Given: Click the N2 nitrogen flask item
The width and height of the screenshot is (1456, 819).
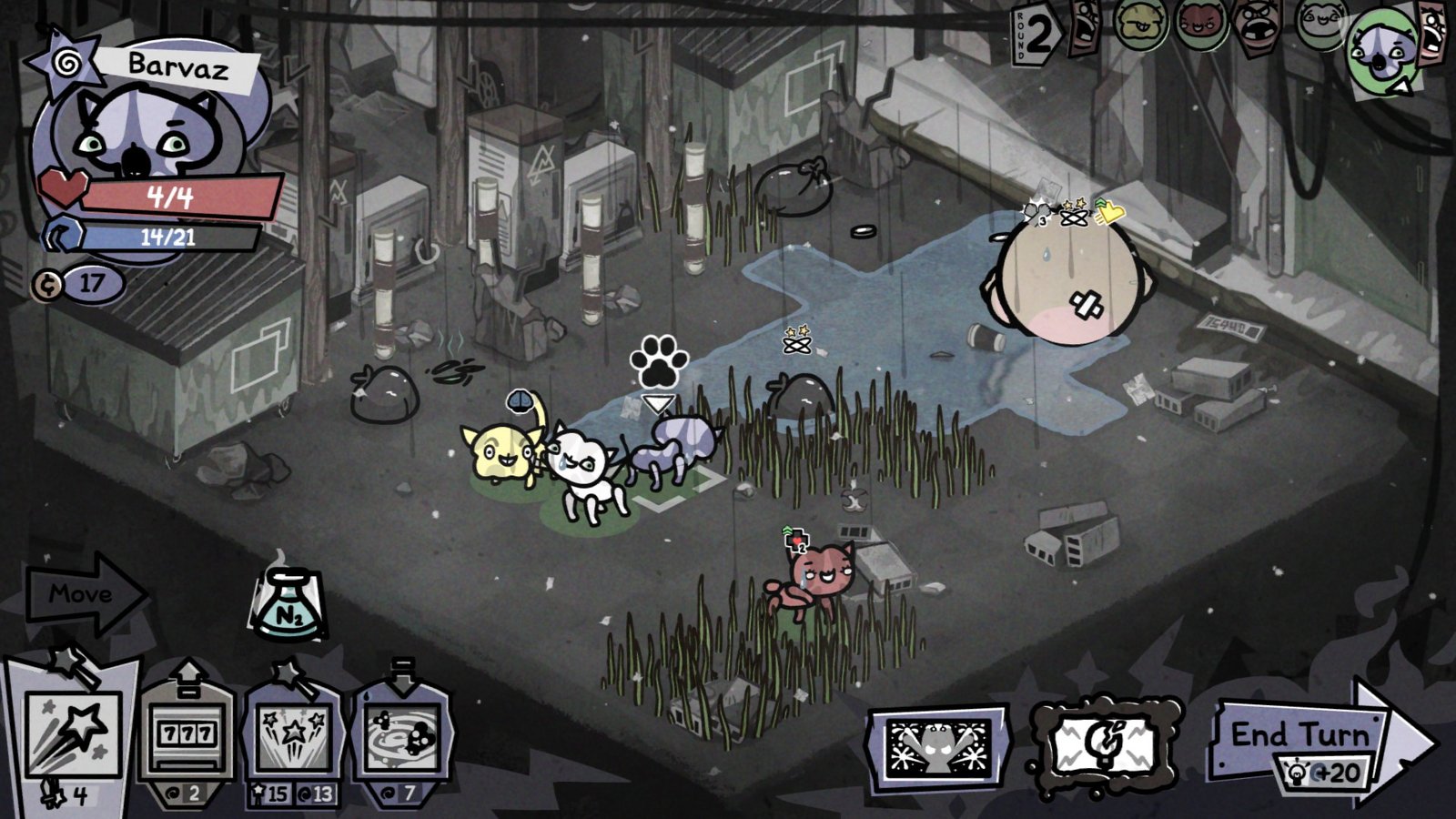Looking at the screenshot, I should tap(289, 601).
